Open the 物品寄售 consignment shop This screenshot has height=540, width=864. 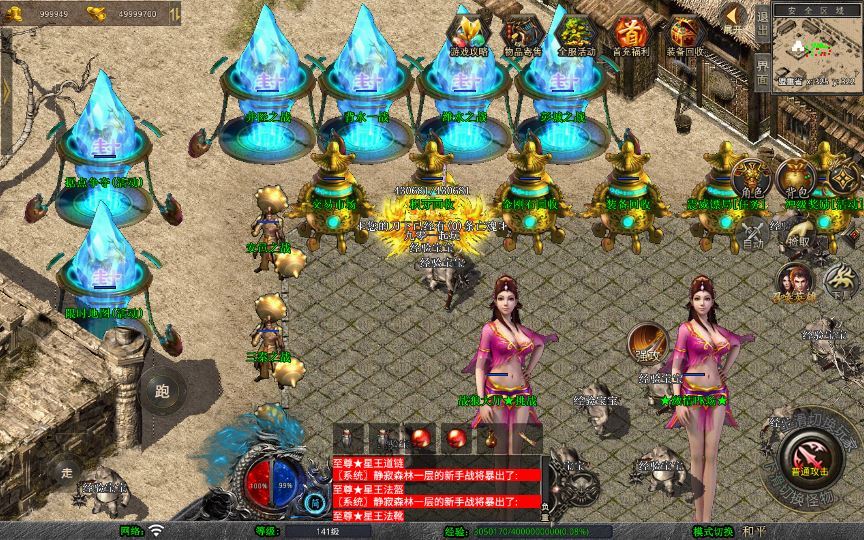click(521, 32)
